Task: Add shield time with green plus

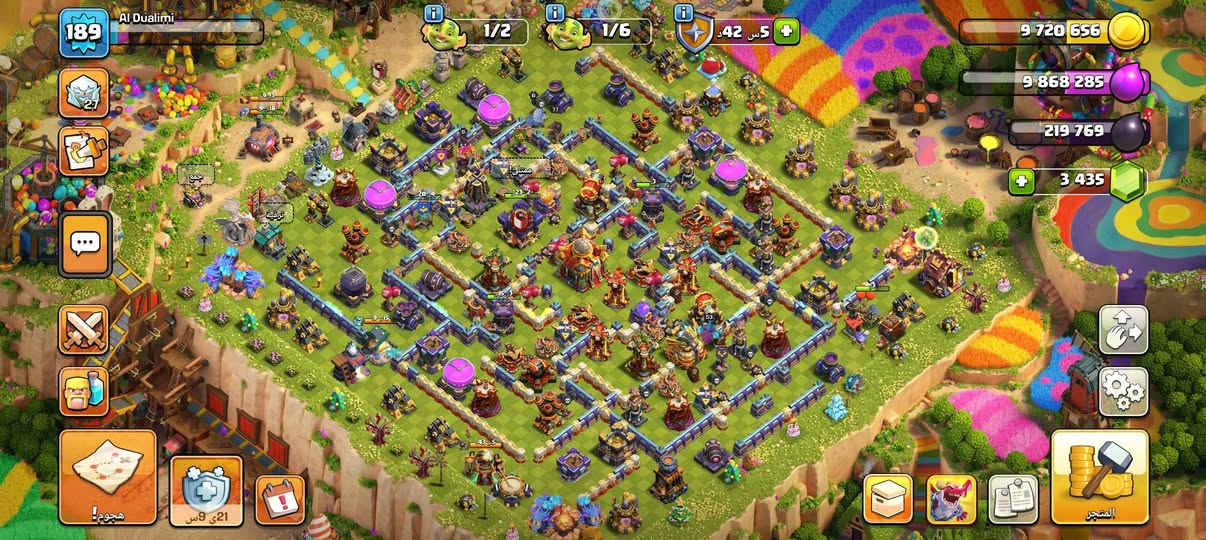Action: (785, 31)
